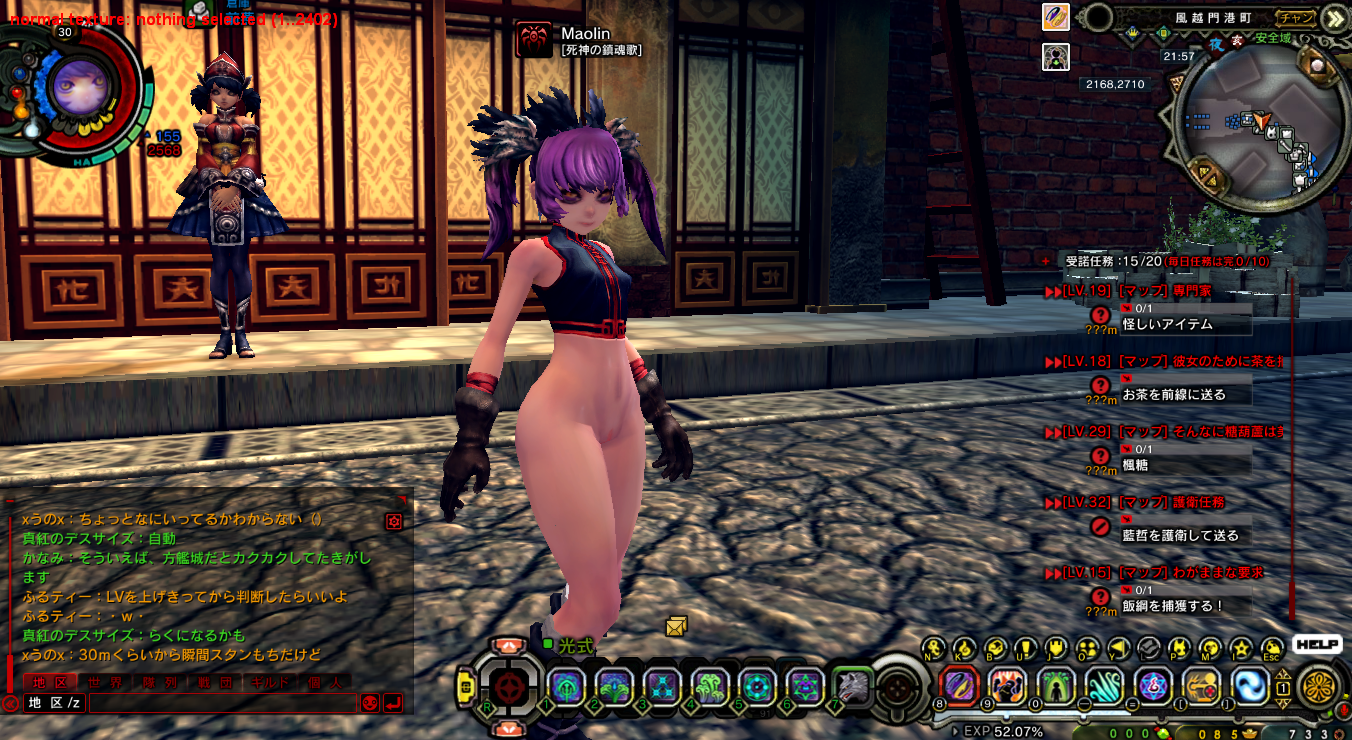
Task: Open the 飯綱を捕獲する！ quest tracker entry
Action: click(x=1186, y=606)
